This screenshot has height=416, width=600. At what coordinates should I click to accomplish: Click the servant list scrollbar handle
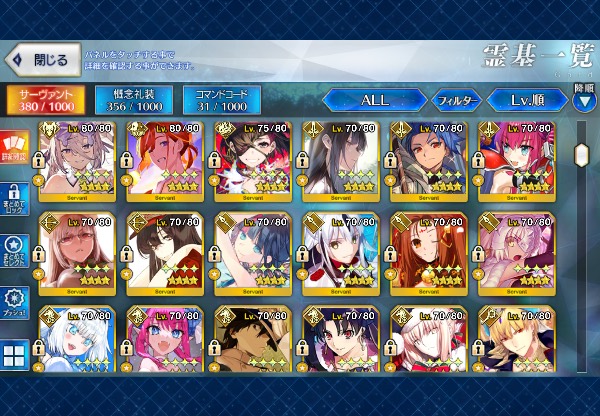[580, 156]
